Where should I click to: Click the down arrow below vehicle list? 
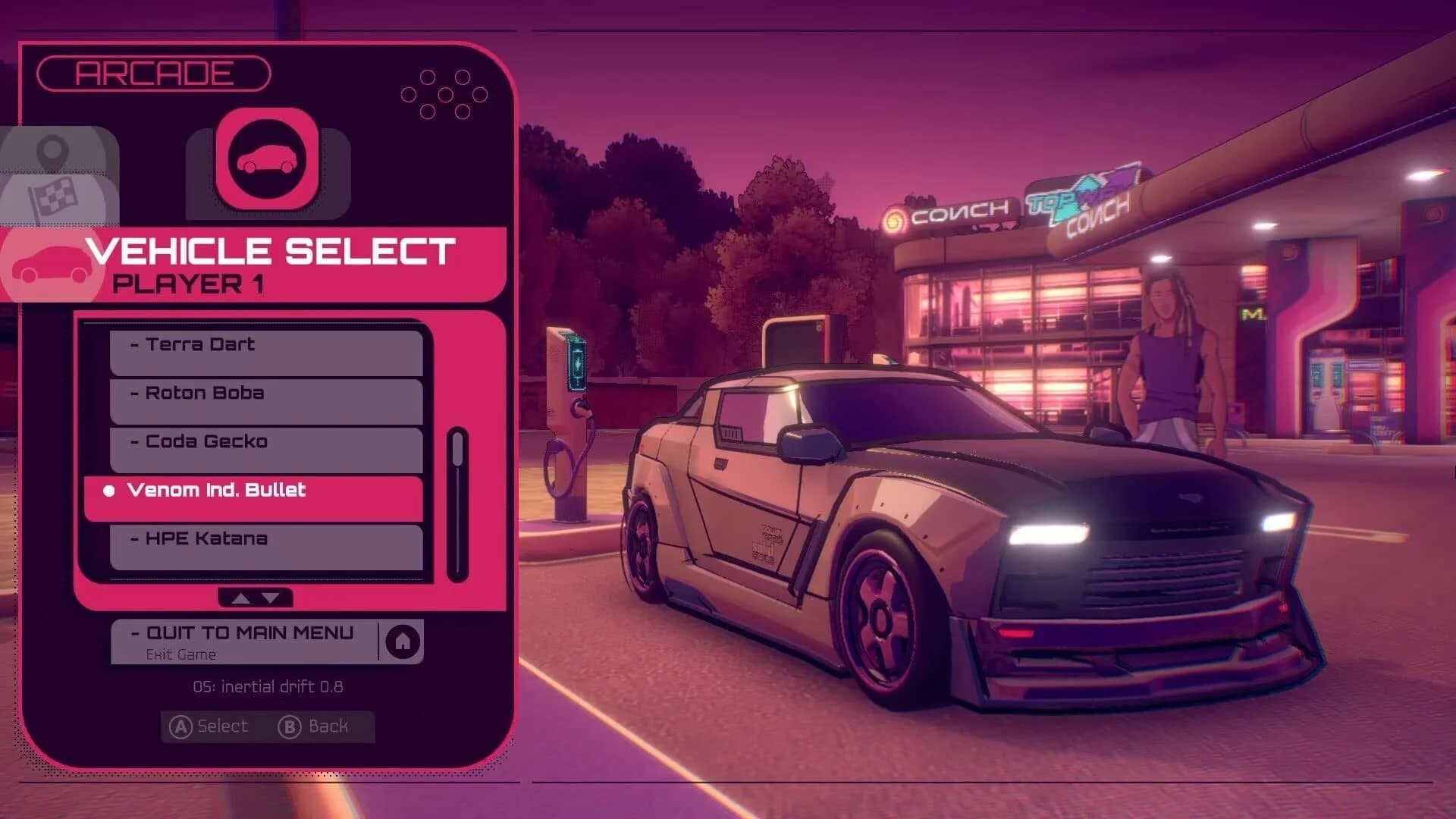[x=271, y=598]
